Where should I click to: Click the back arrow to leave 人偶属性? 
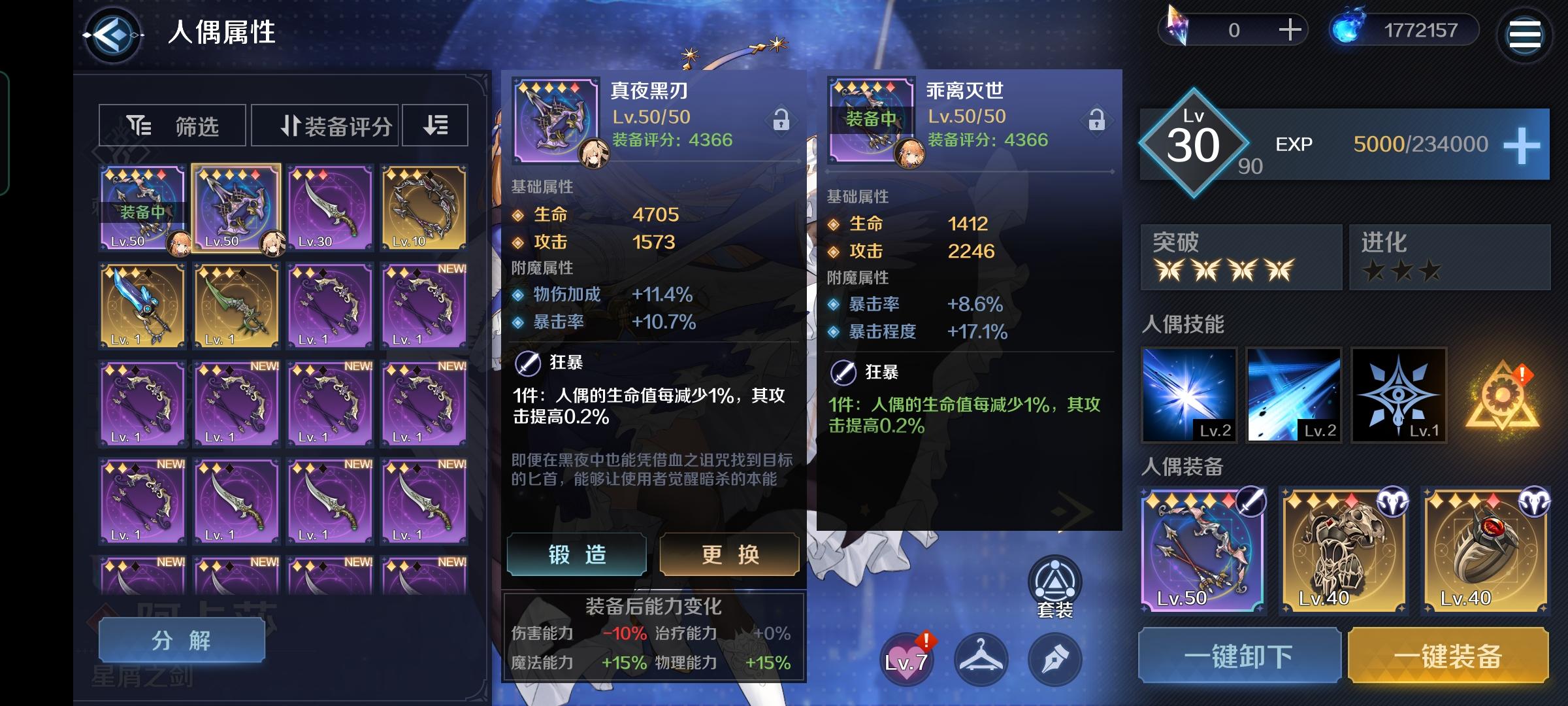point(113,32)
